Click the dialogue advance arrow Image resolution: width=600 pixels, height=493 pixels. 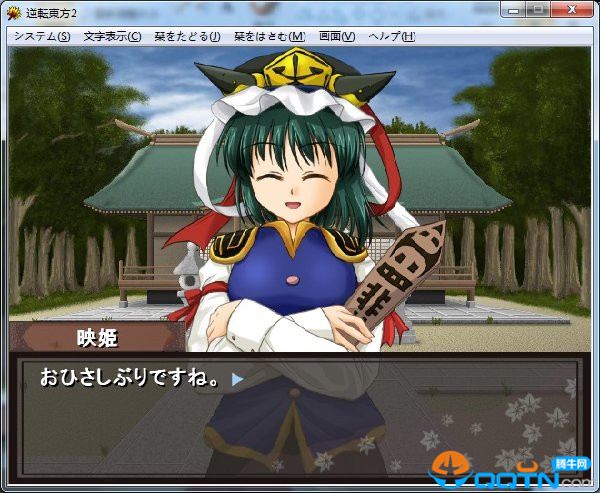click(x=237, y=380)
